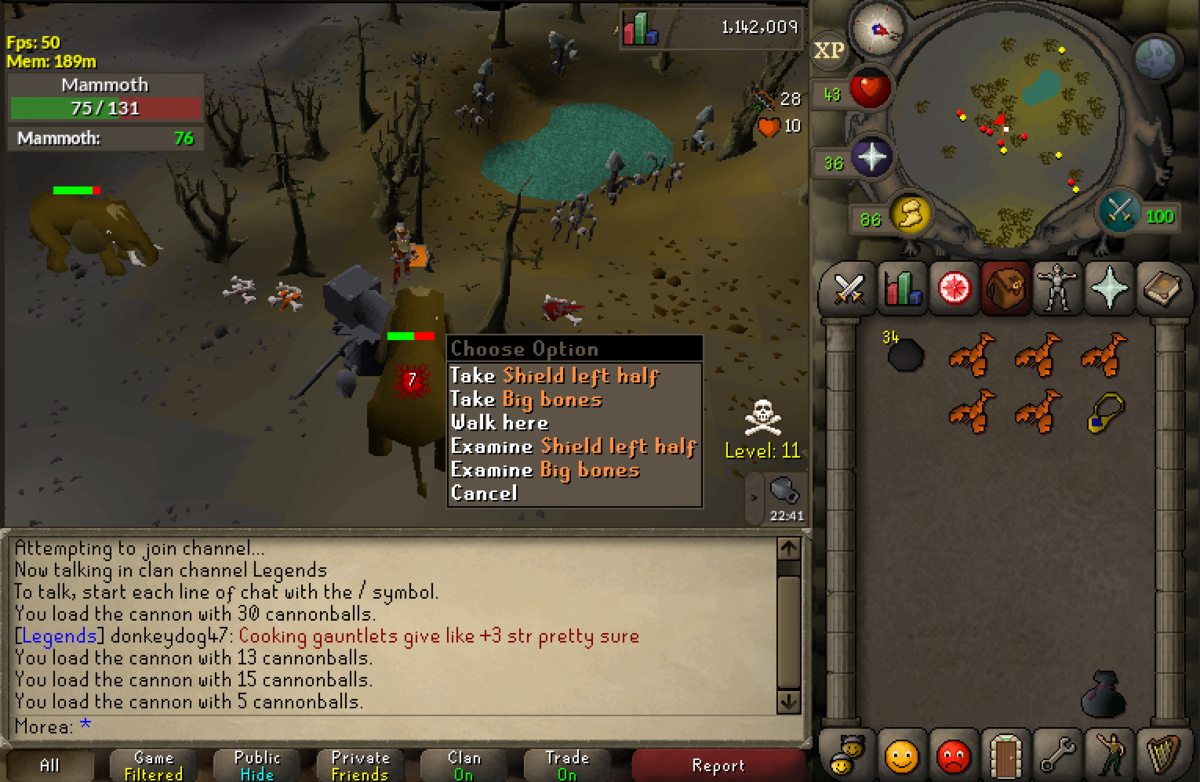Toggle run using the energy orb
This screenshot has height=782, width=1200.
coord(908,213)
